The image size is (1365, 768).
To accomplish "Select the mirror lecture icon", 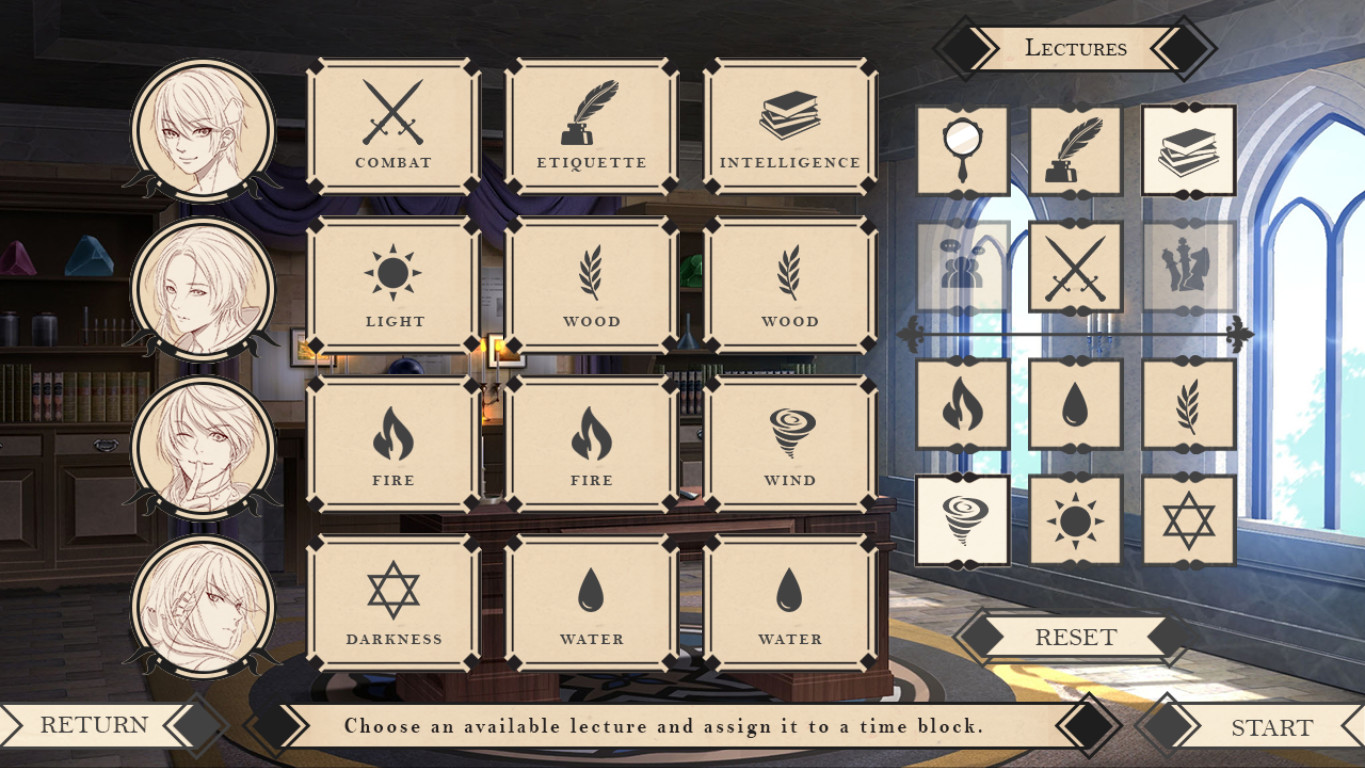I will tap(963, 147).
